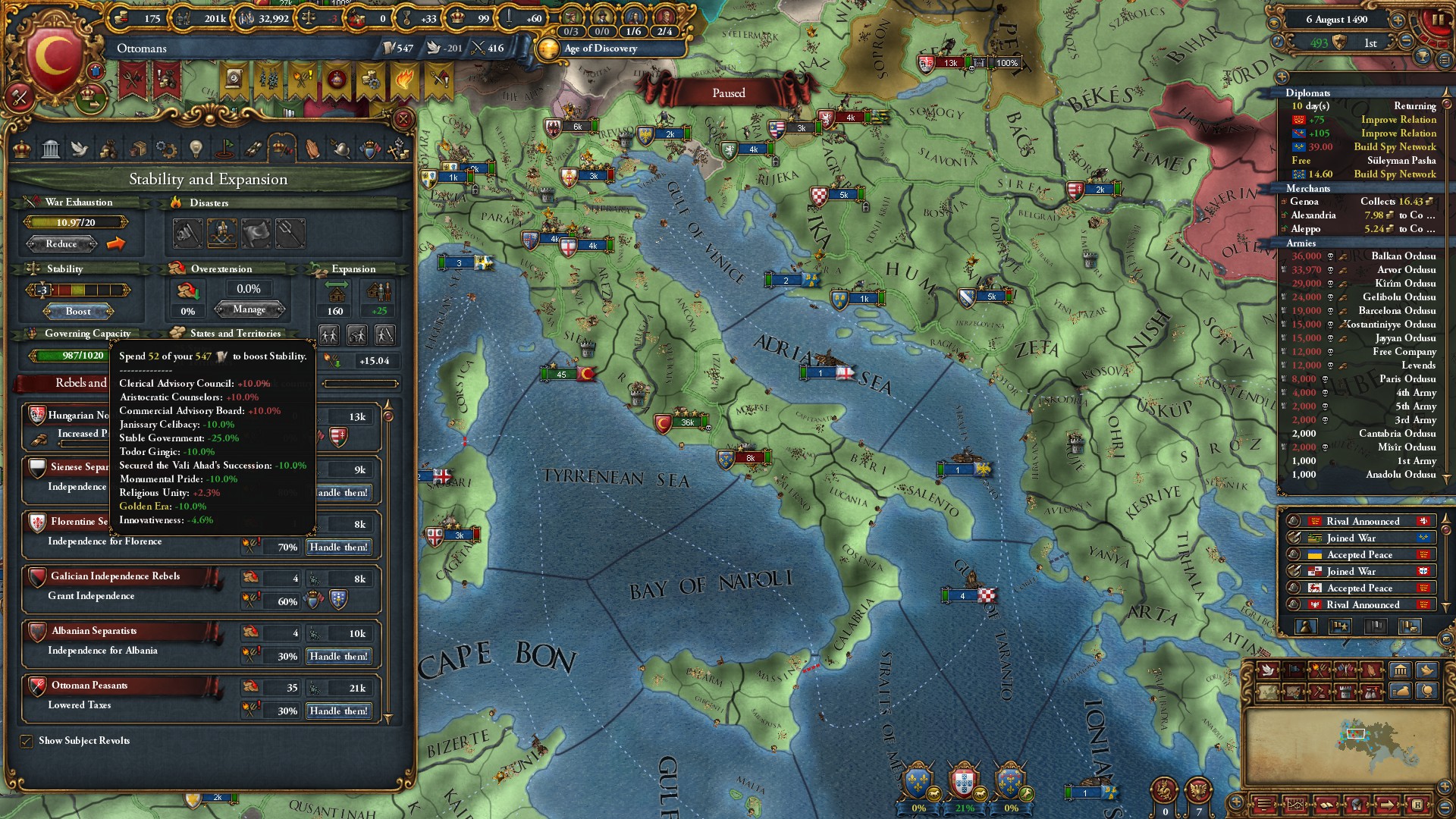Screen dimensions: 1456x819
Task: Open the Court tab with the crown
Action: 23,149
